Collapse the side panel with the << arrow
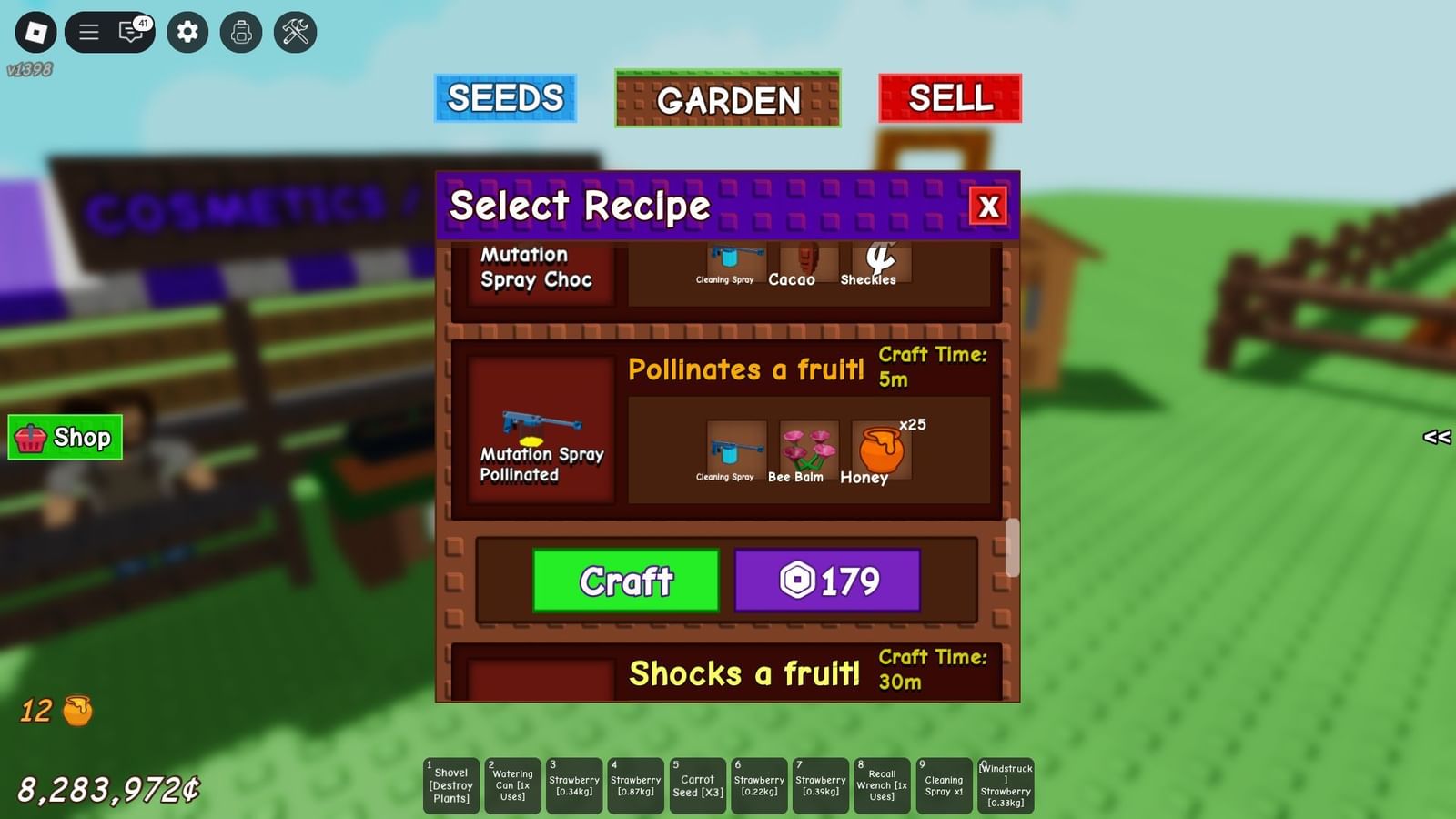Viewport: 1456px width, 819px height. tap(1436, 439)
